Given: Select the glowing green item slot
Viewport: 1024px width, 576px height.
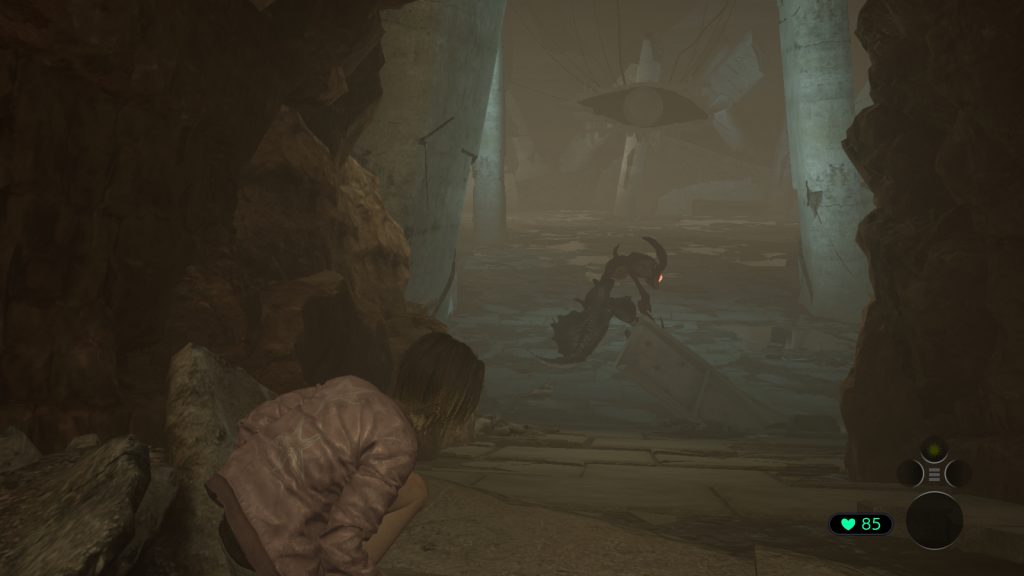Looking at the screenshot, I should click(934, 450).
